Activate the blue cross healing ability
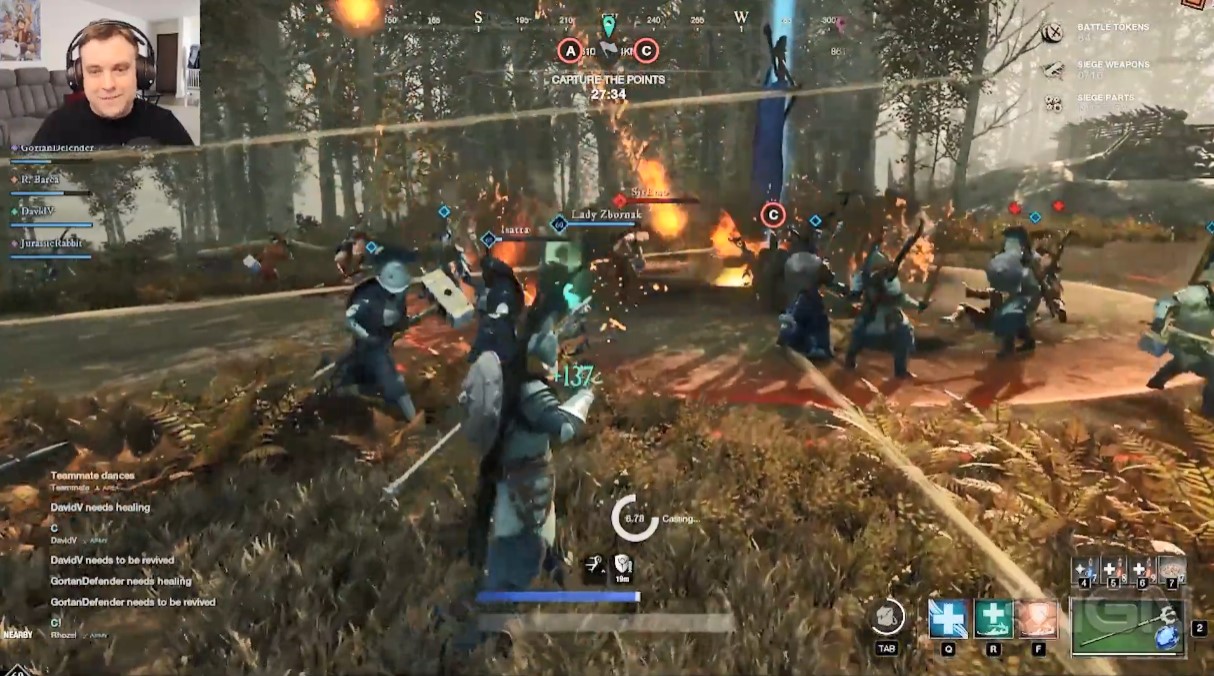The width and height of the screenshot is (1214, 676). click(x=948, y=619)
